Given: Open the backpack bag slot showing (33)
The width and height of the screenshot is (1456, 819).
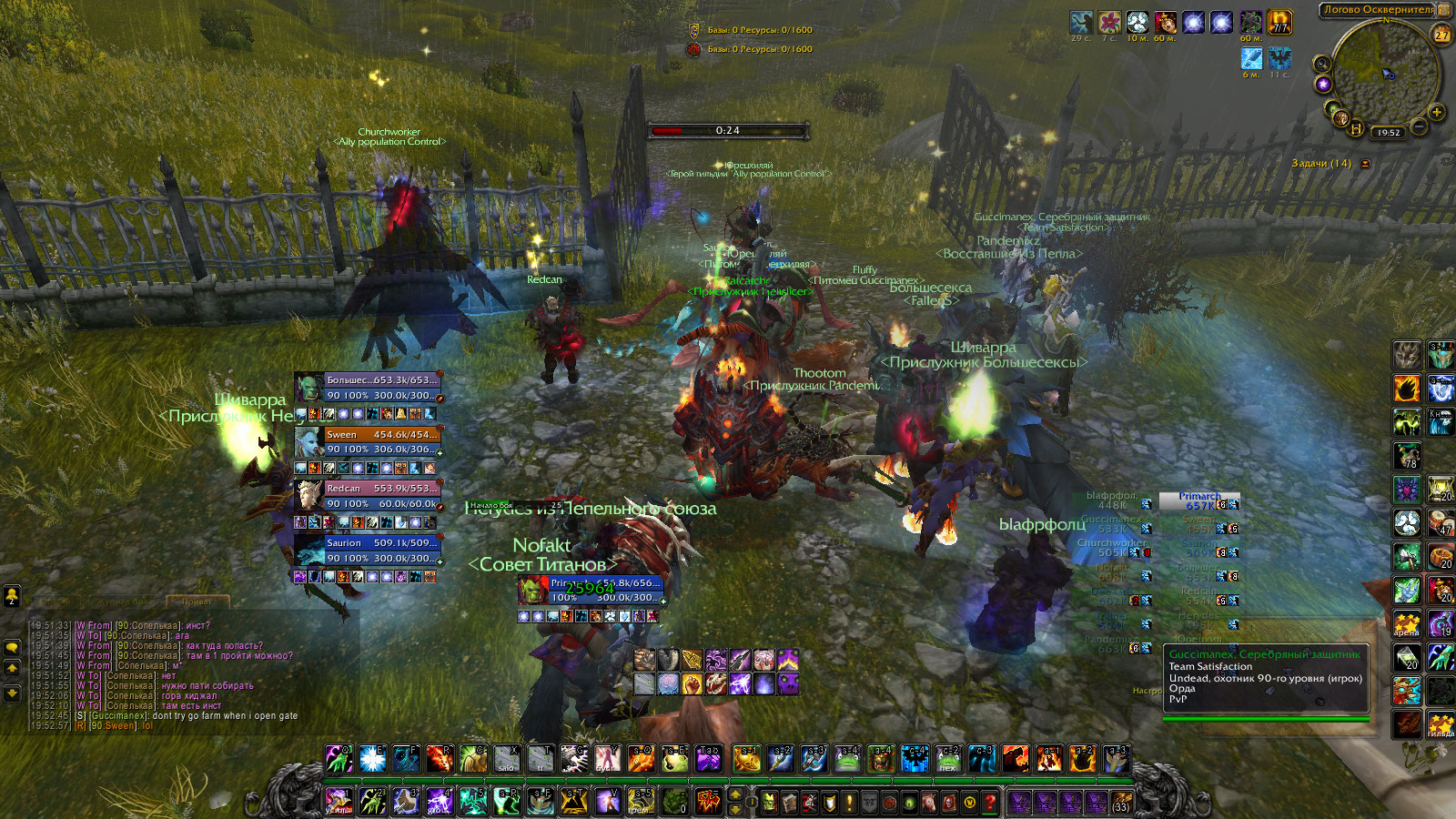Looking at the screenshot, I should click(1121, 802).
